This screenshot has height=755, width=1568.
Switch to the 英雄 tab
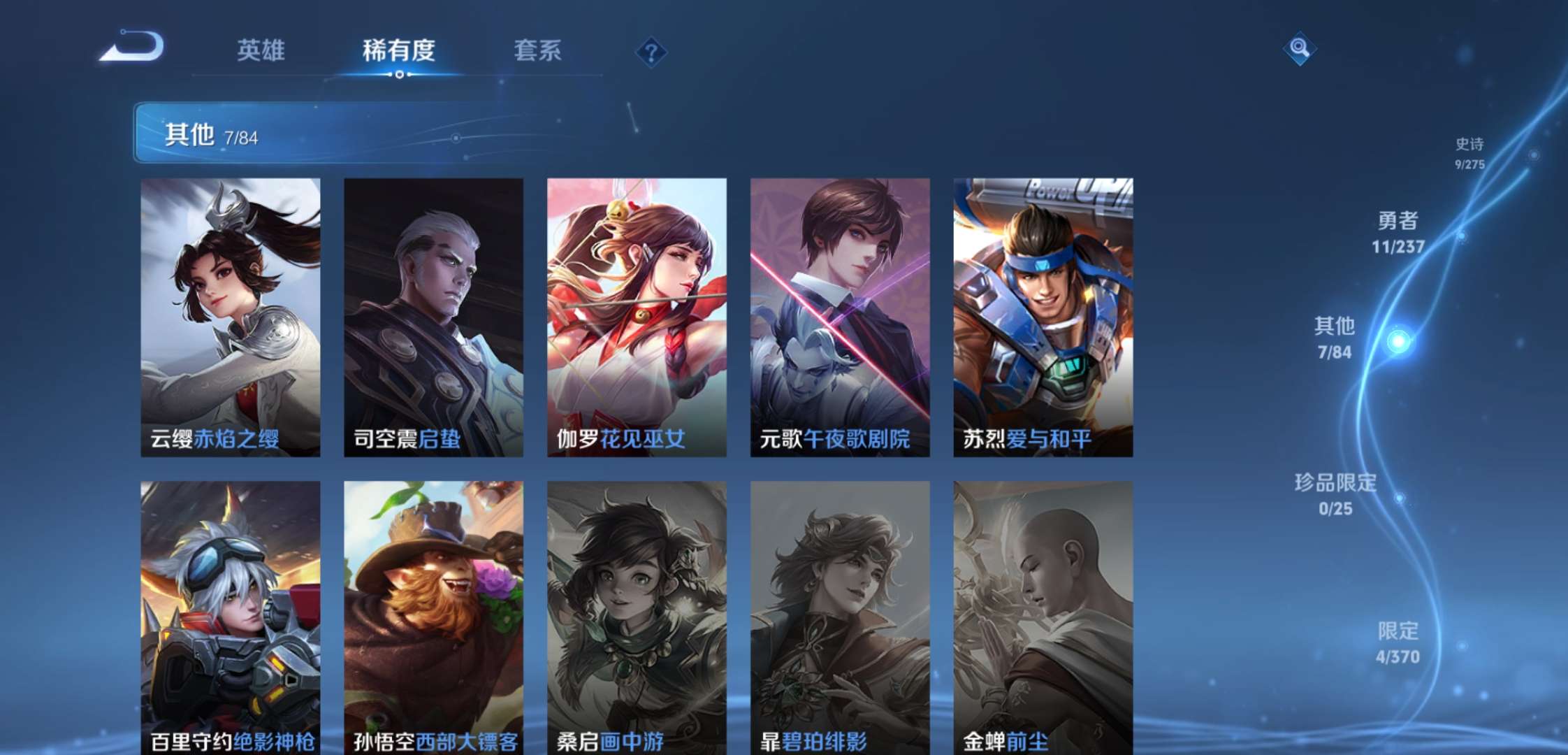tap(261, 51)
